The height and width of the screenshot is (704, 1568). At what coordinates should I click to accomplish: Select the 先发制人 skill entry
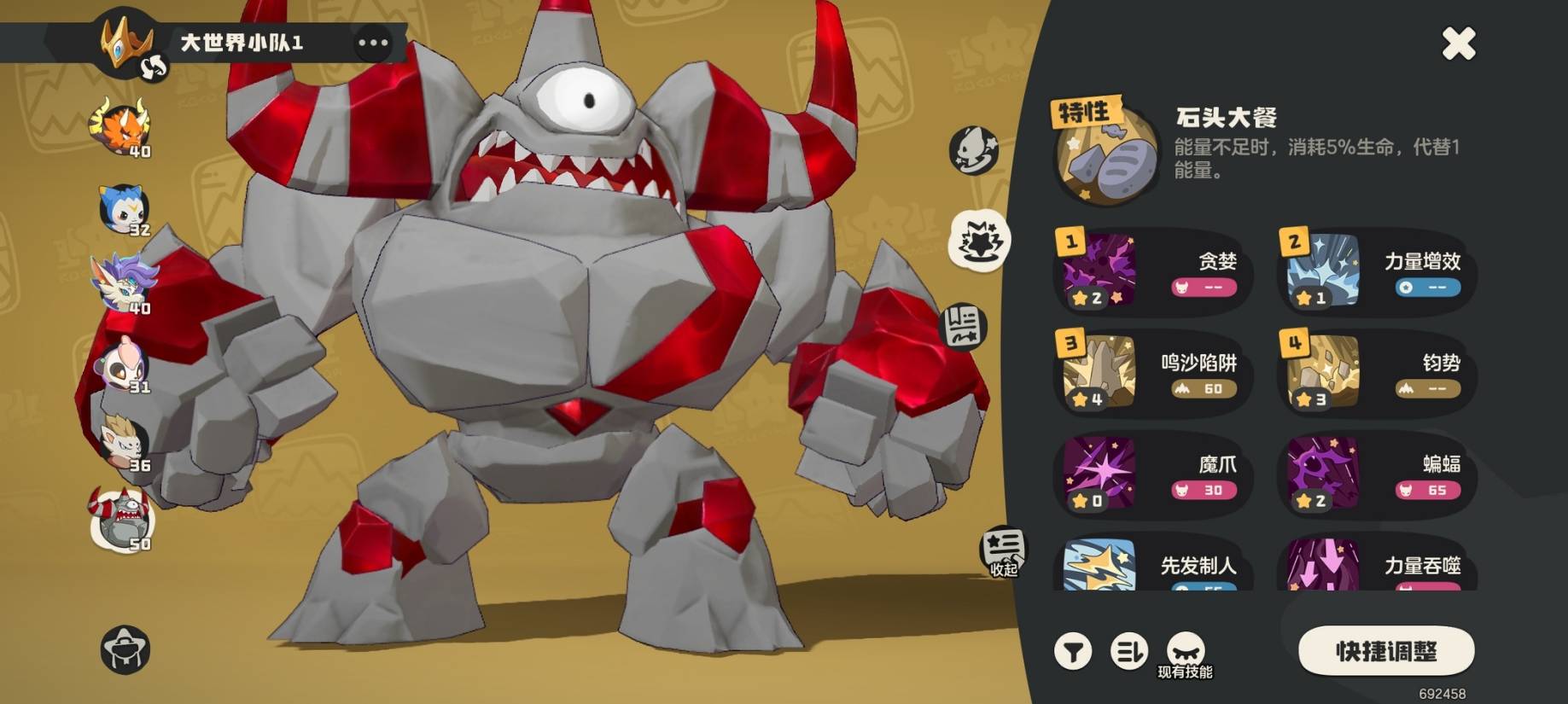(x=1152, y=565)
